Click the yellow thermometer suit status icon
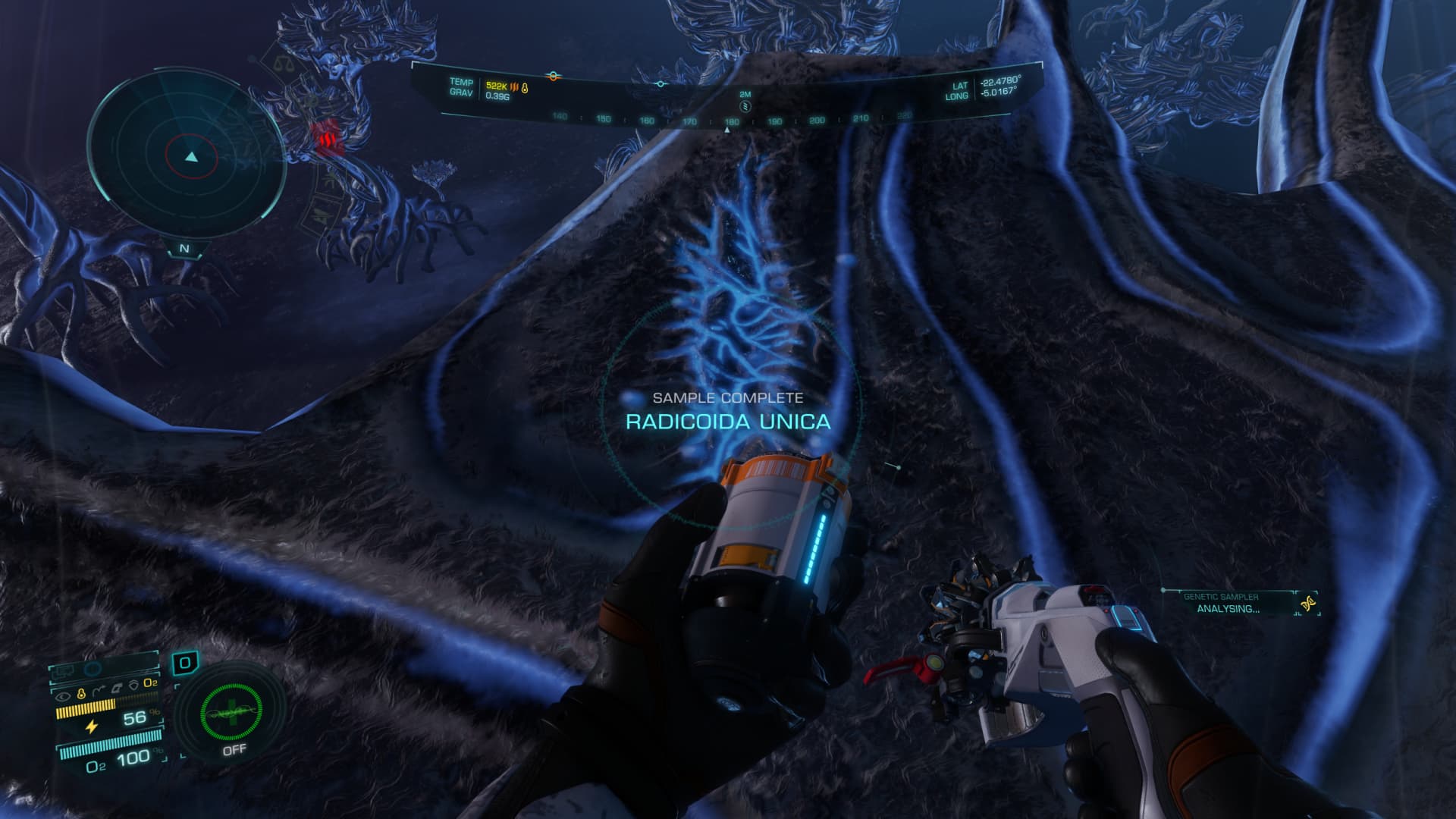Viewport: 1456px width, 819px height. click(81, 693)
